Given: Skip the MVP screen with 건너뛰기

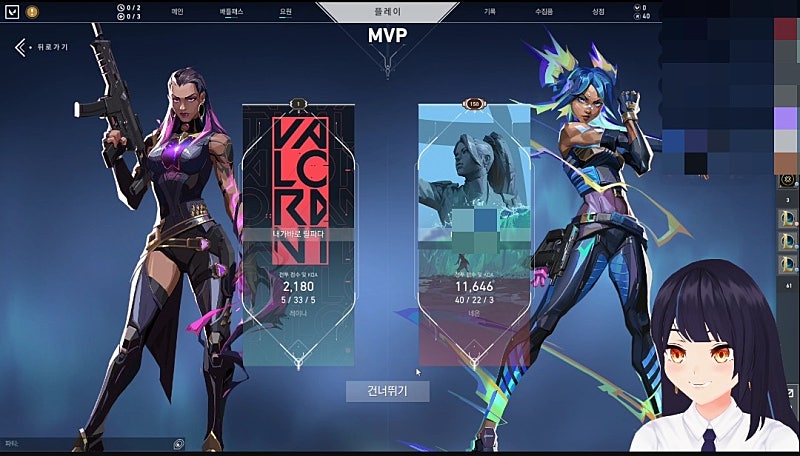Looking at the screenshot, I should pos(387,391).
